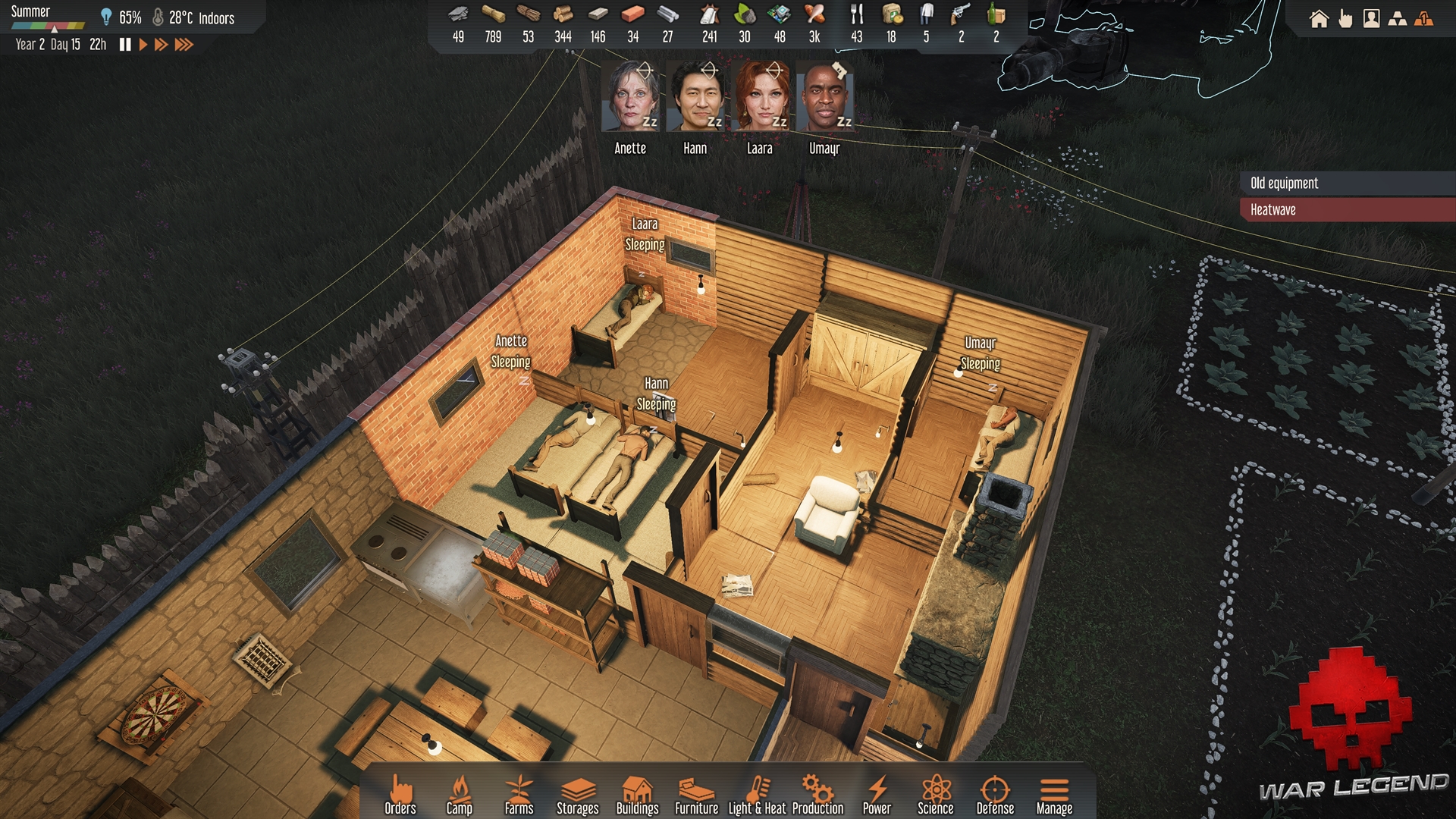Open the Light & Heat menu
The width and height of the screenshot is (1456, 819).
(x=757, y=795)
